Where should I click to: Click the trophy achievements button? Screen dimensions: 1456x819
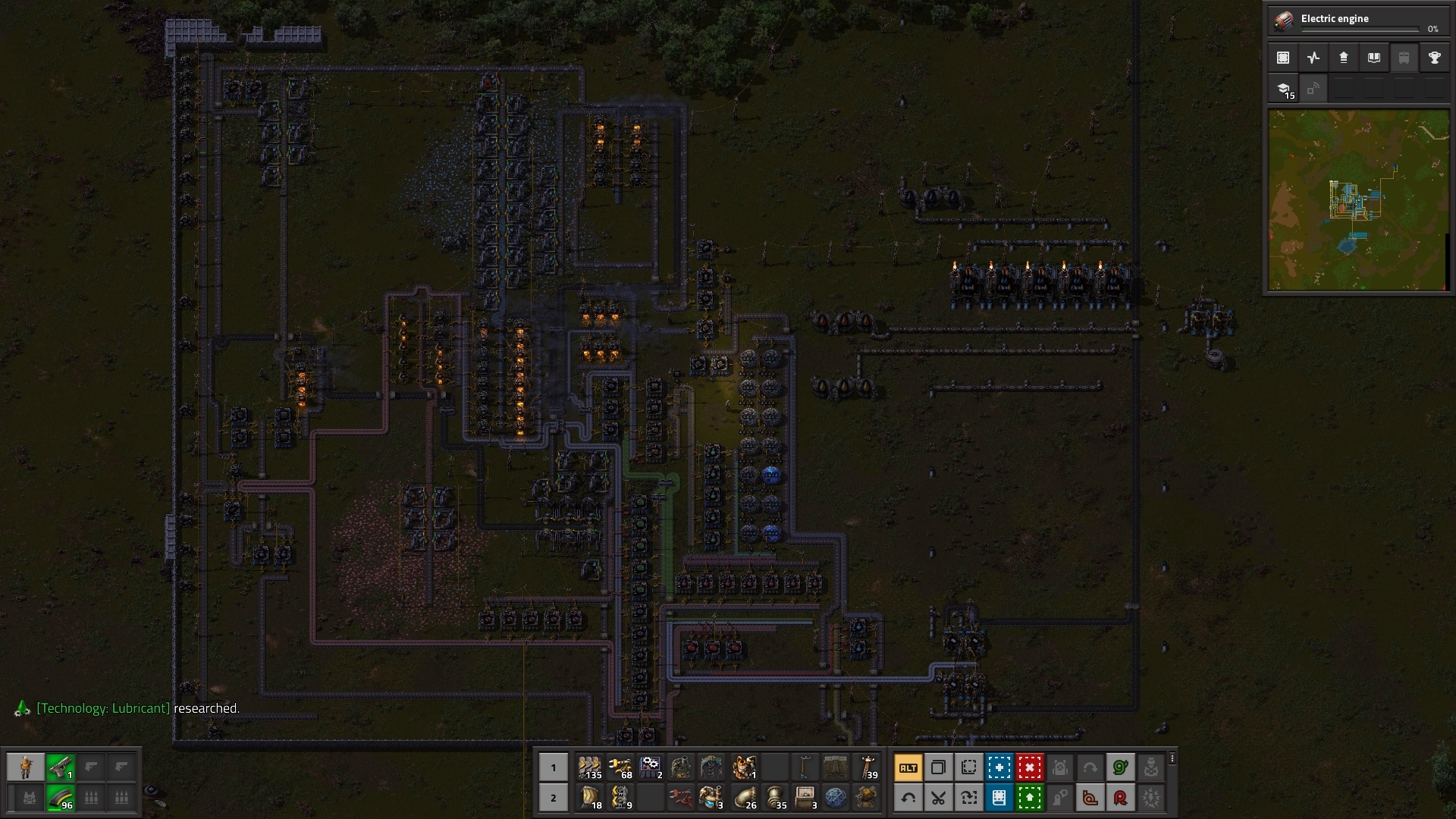click(1434, 58)
